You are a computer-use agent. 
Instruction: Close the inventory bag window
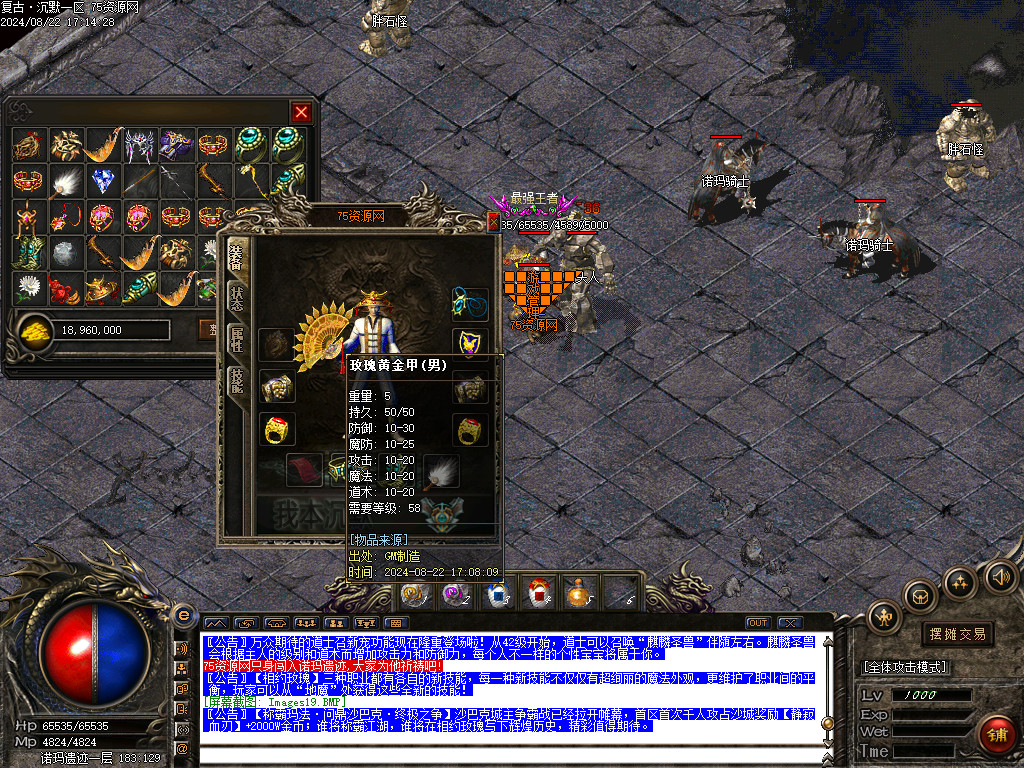pos(301,112)
